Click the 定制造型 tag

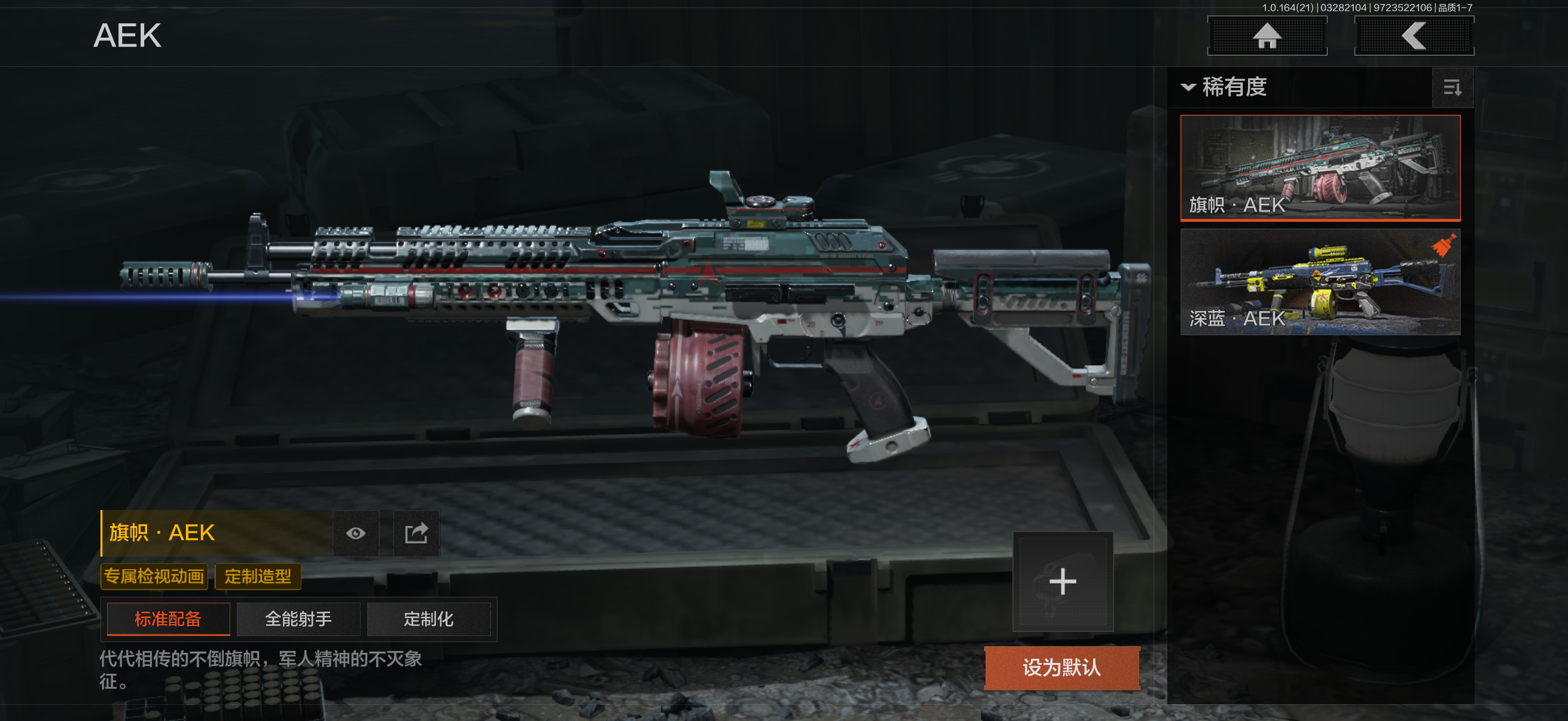(258, 576)
